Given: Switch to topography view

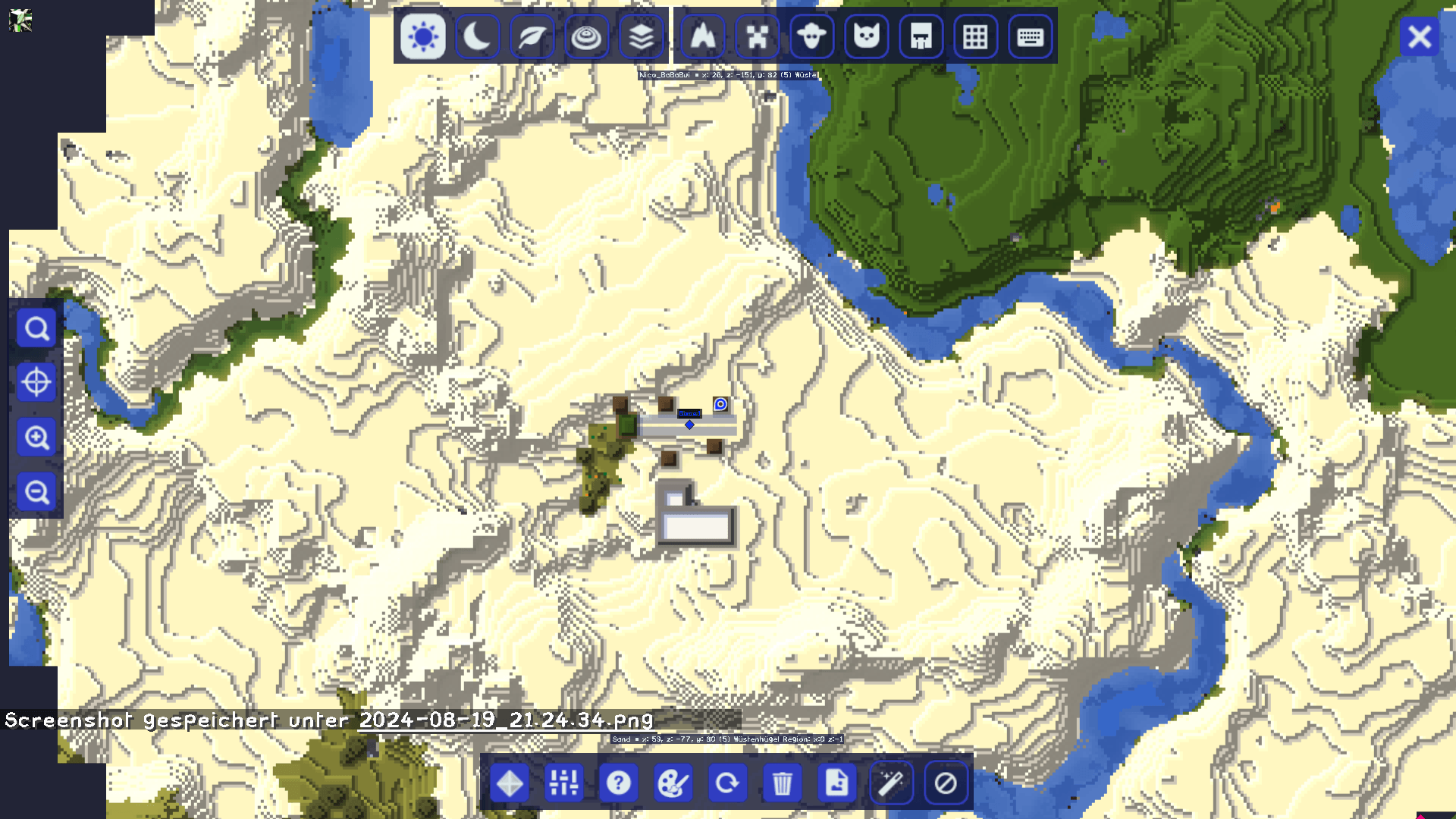Looking at the screenshot, I should tap(586, 36).
